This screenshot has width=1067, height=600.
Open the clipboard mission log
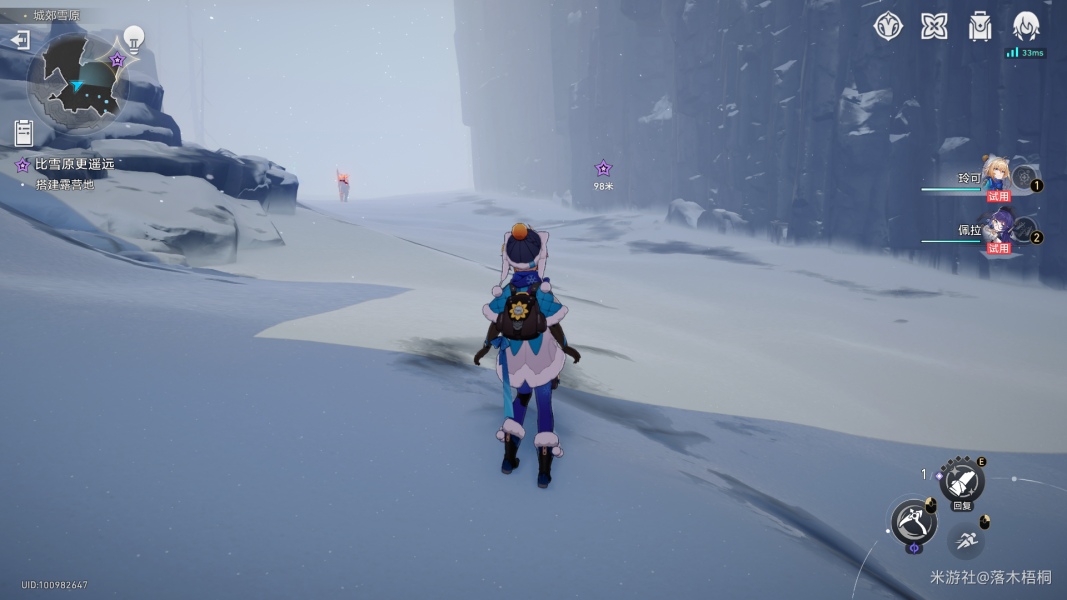tap(24, 132)
